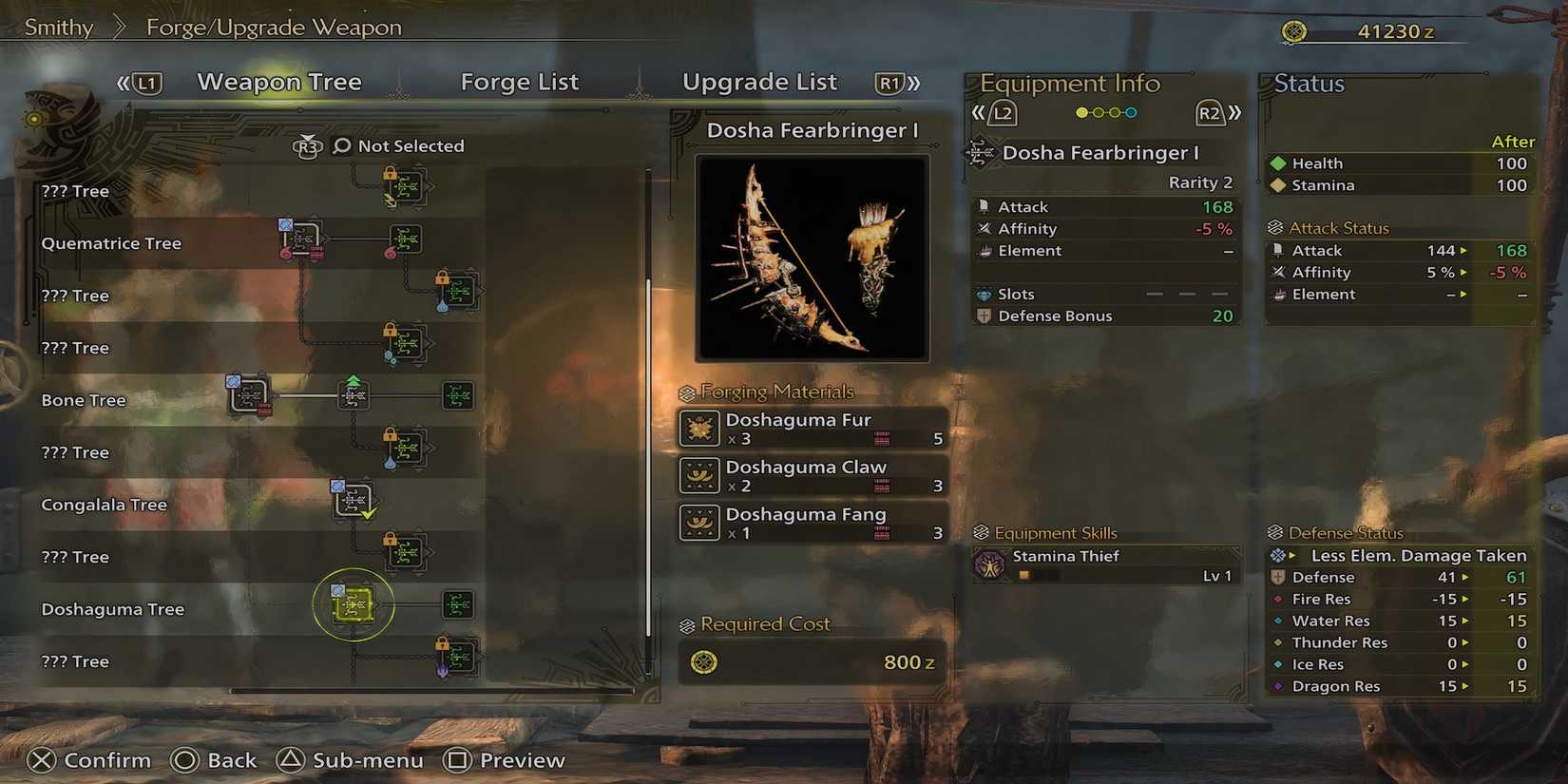
Task: Pick the first Quematrice Tree weapon node
Action: [x=301, y=239]
